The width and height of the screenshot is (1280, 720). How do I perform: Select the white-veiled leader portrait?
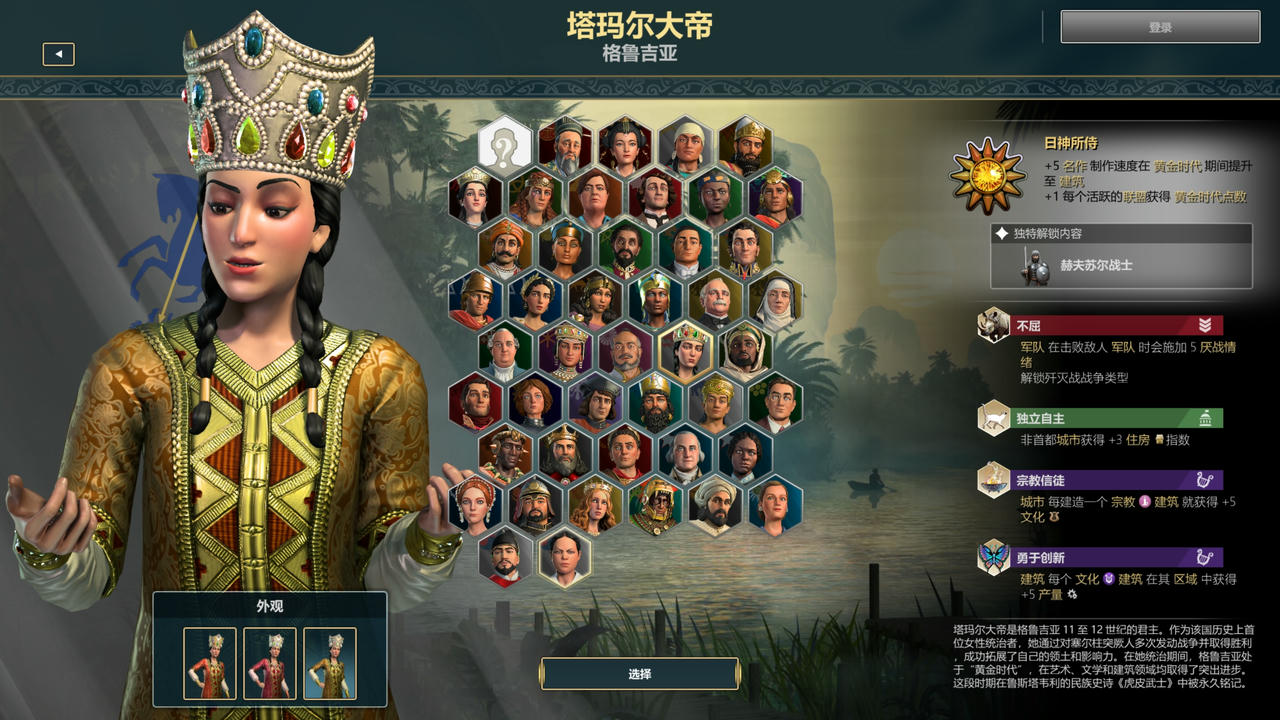point(778,300)
